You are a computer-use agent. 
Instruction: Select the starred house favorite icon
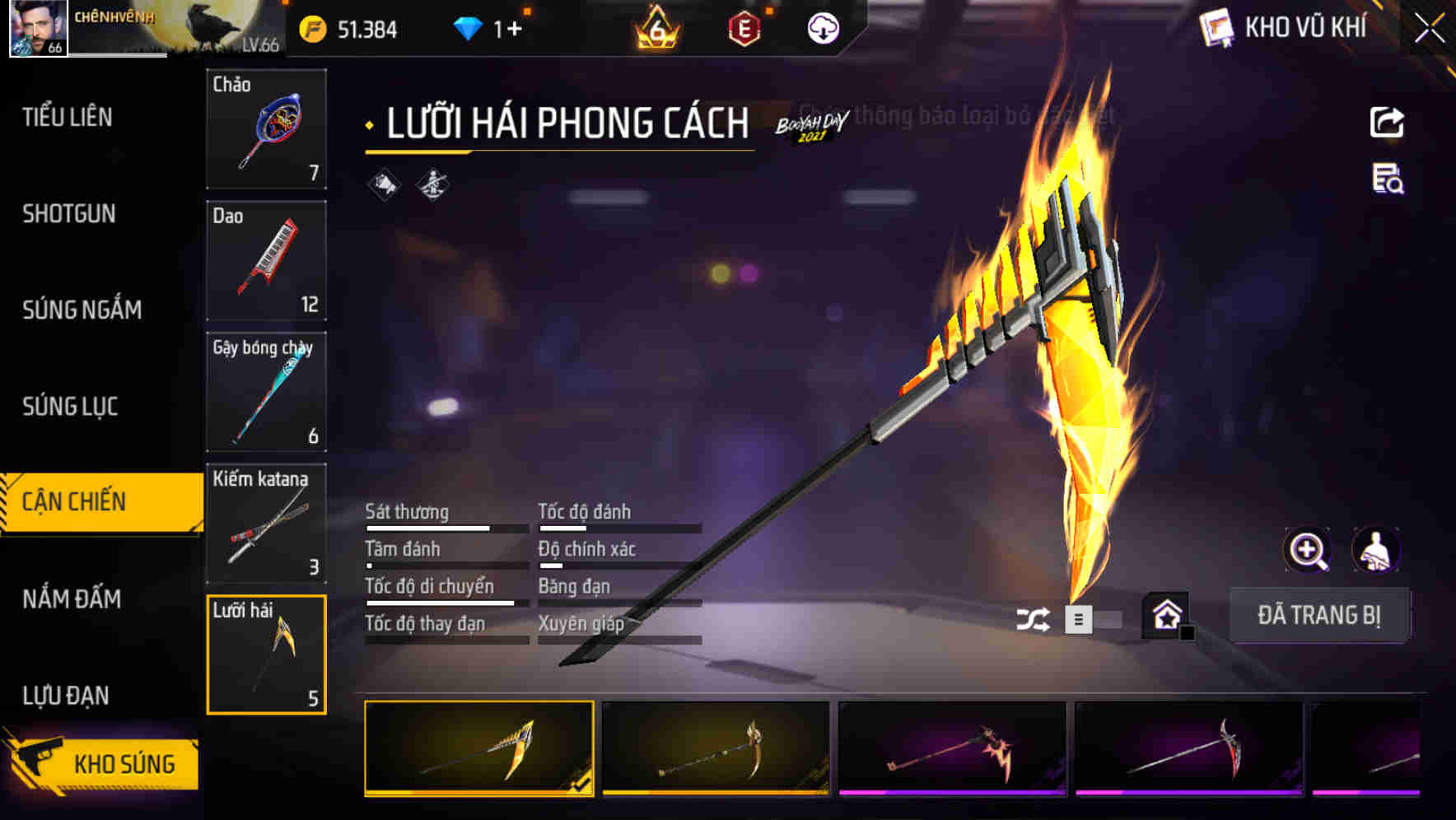coord(1166,616)
